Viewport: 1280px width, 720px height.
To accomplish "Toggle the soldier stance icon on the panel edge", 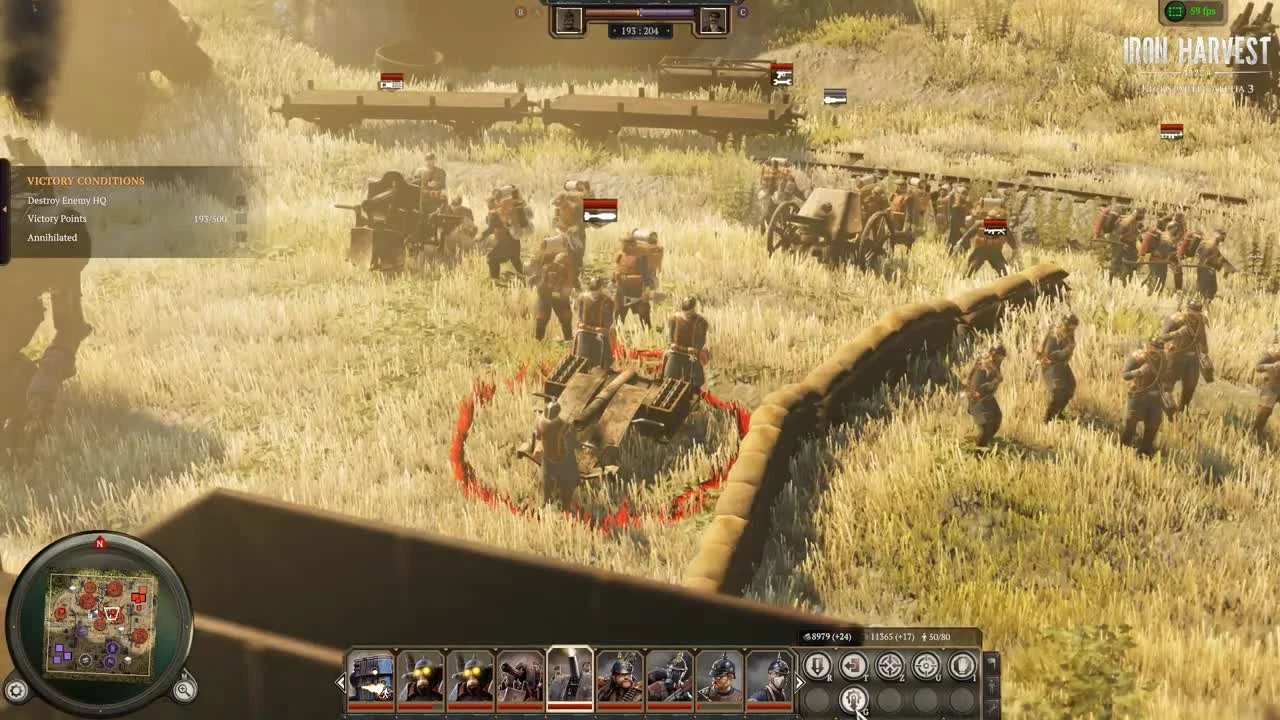I will pyautogui.click(x=990, y=686).
